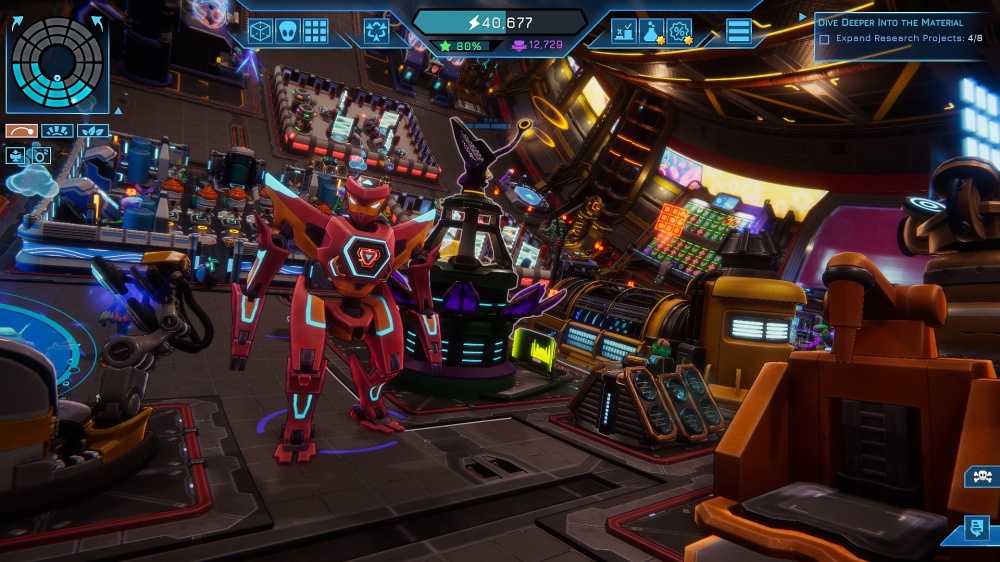1000x562 pixels.
Task: Open the research flask icon
Action: tap(652, 31)
